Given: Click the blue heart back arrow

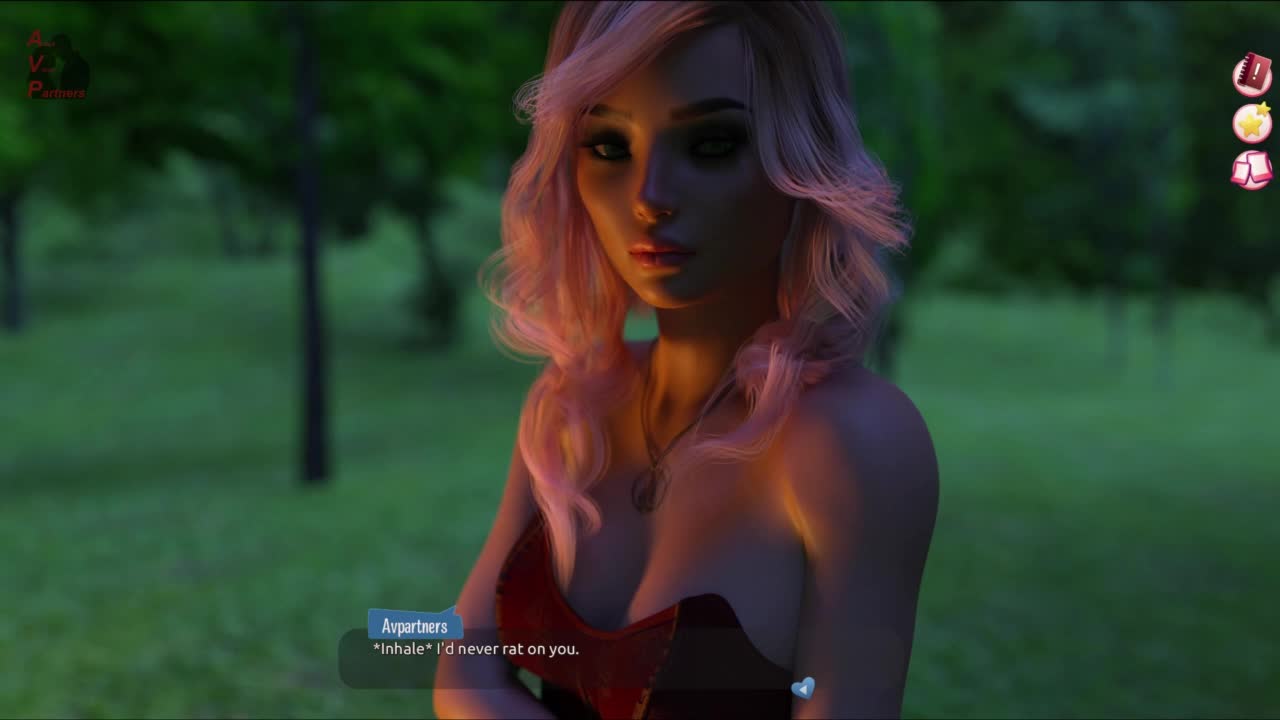Looking at the screenshot, I should pos(802,688).
